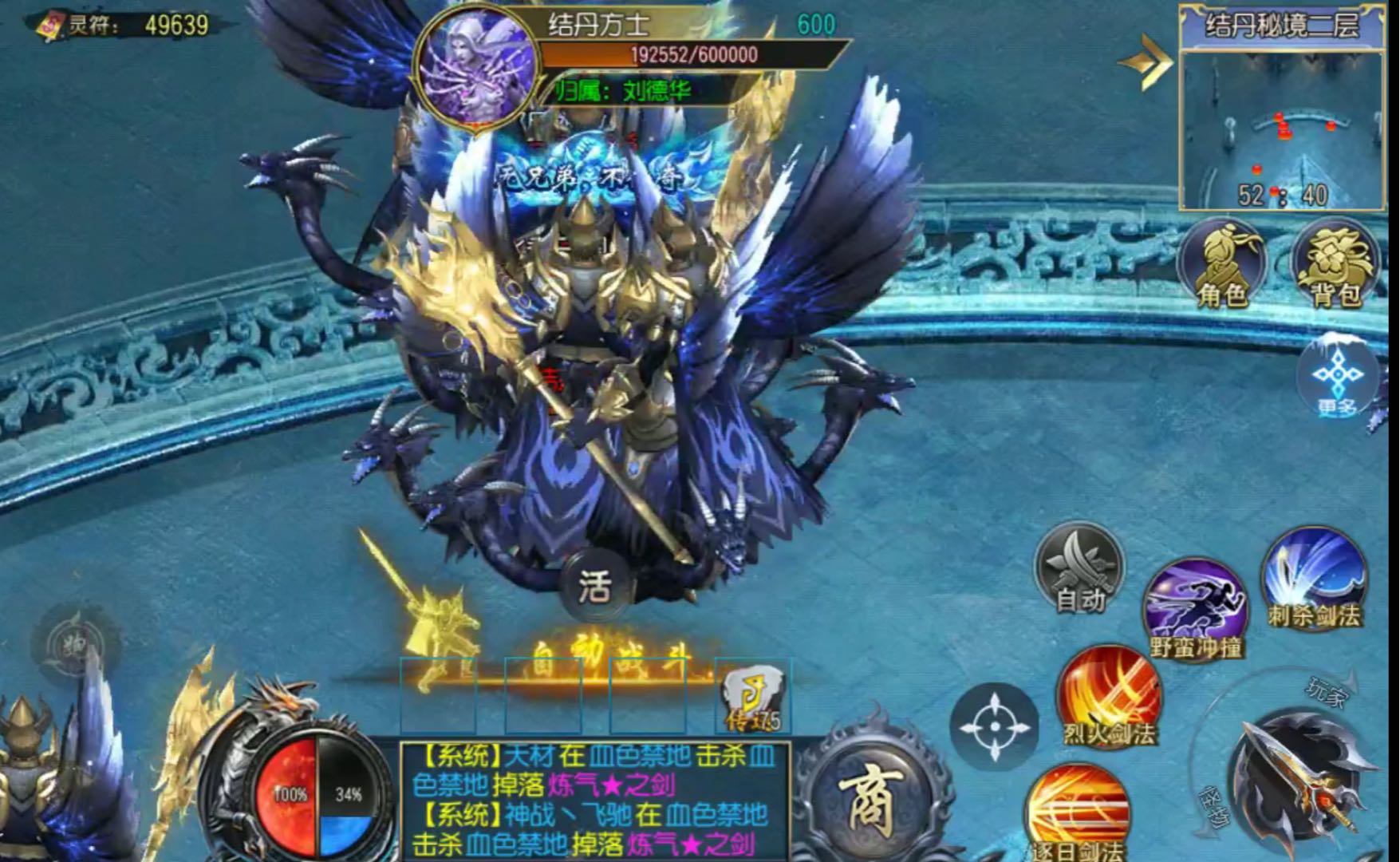
Task: Switch attack target to 玩家
Action: [1325, 692]
